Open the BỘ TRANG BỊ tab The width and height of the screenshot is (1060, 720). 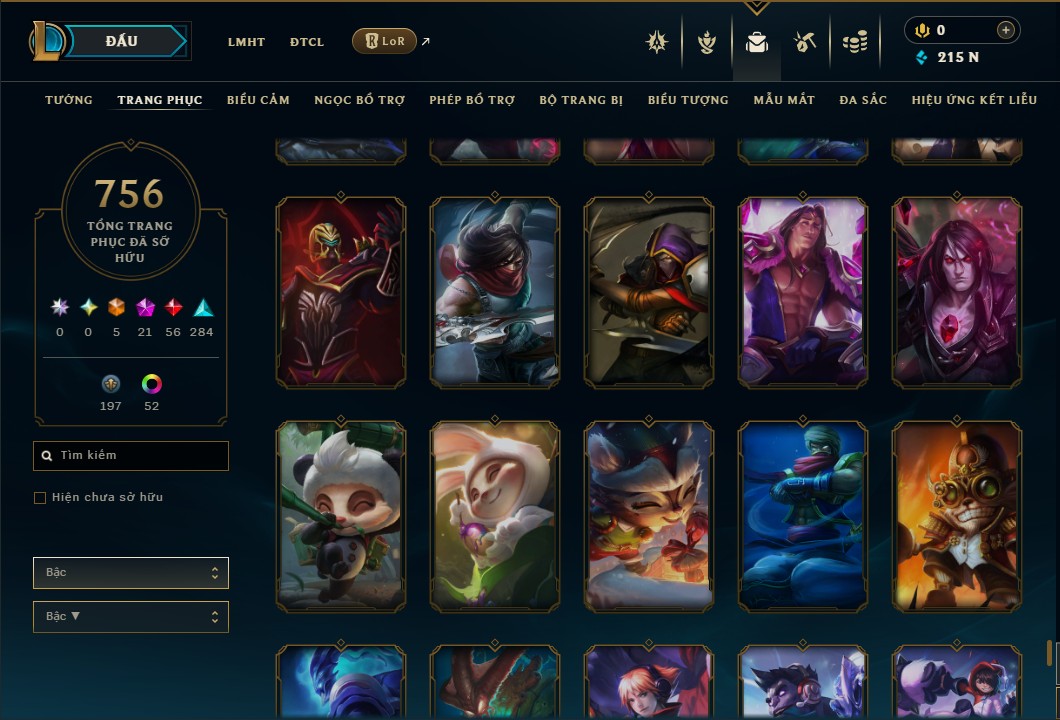581,100
